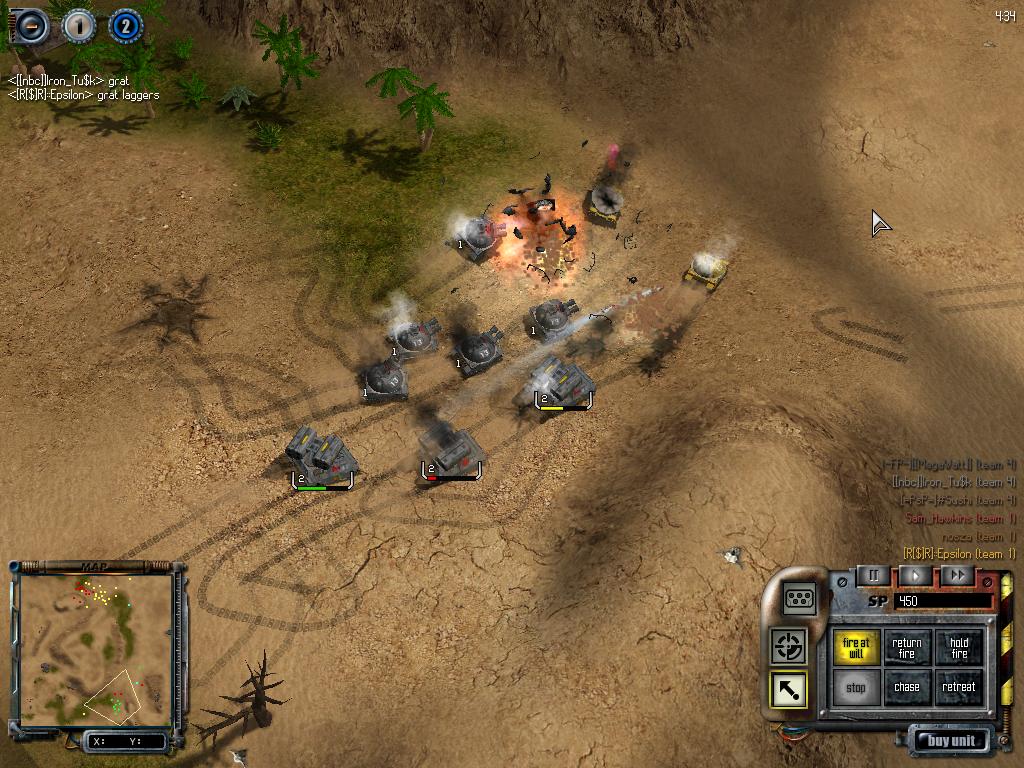Set units to fire at will
The width and height of the screenshot is (1024, 768).
(x=856, y=649)
